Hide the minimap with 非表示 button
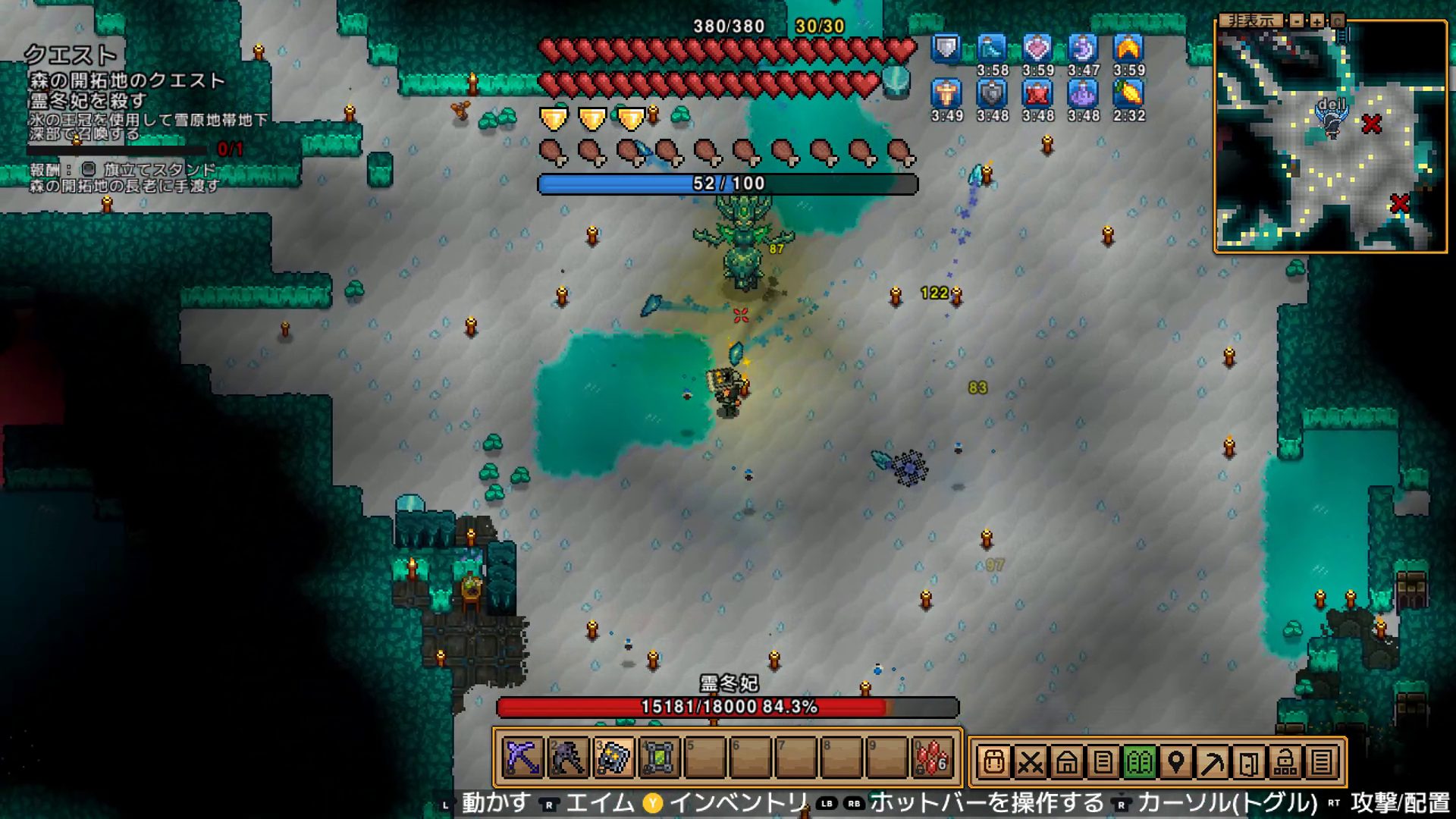This screenshot has width=1456, height=819. (1251, 20)
